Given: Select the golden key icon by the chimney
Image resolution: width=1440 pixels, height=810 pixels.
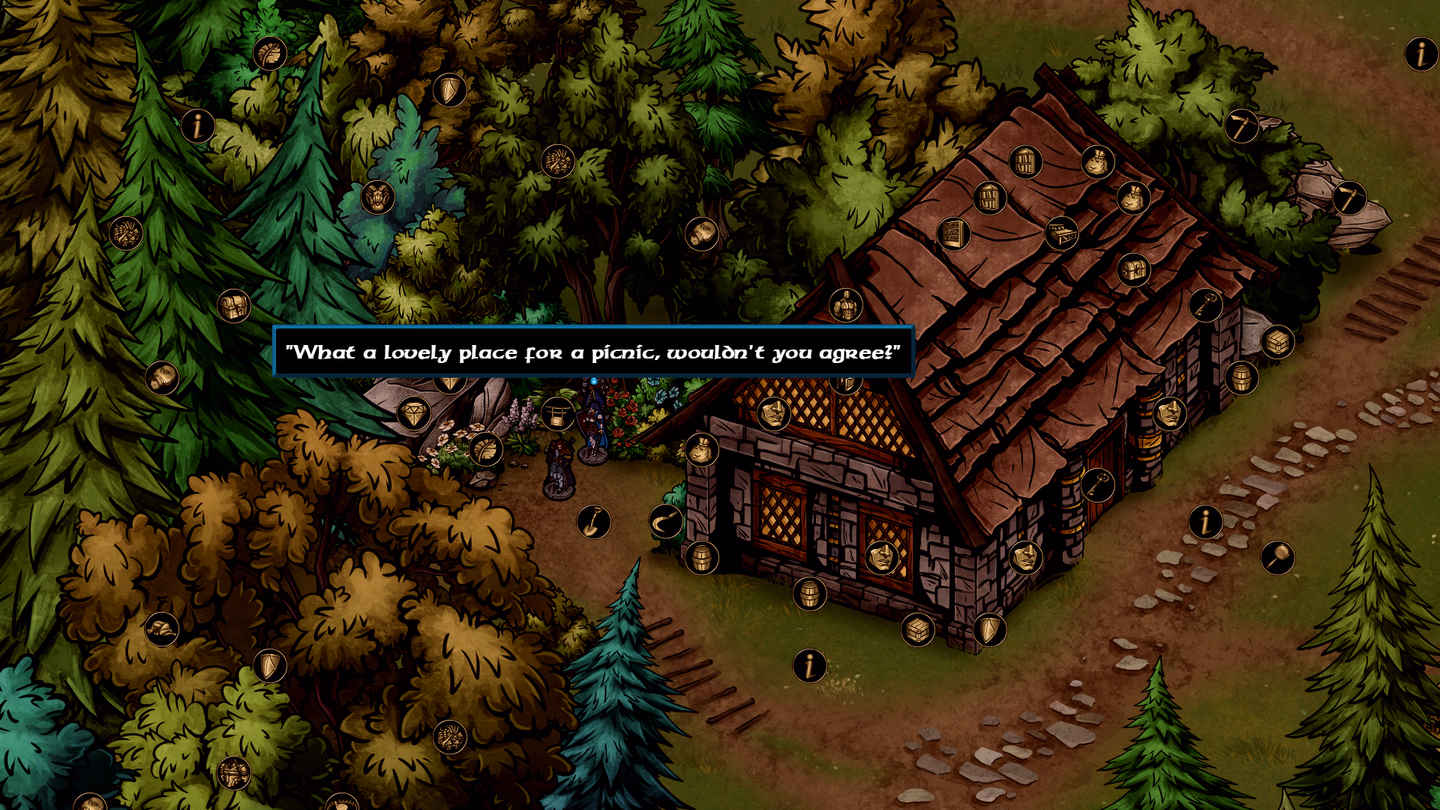Looking at the screenshot, I should coord(1205,303).
